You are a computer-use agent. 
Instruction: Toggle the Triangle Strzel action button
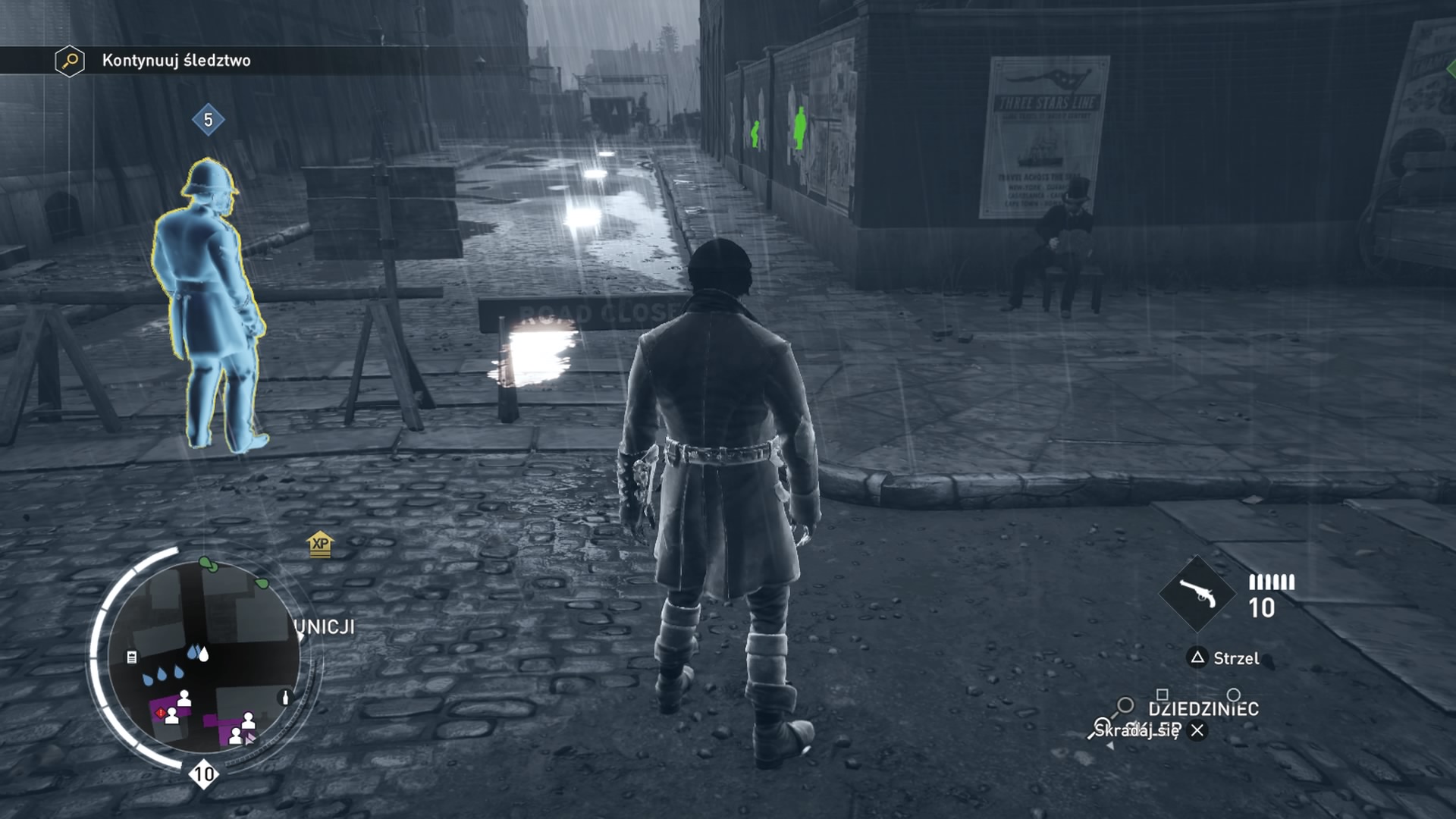(x=1199, y=657)
